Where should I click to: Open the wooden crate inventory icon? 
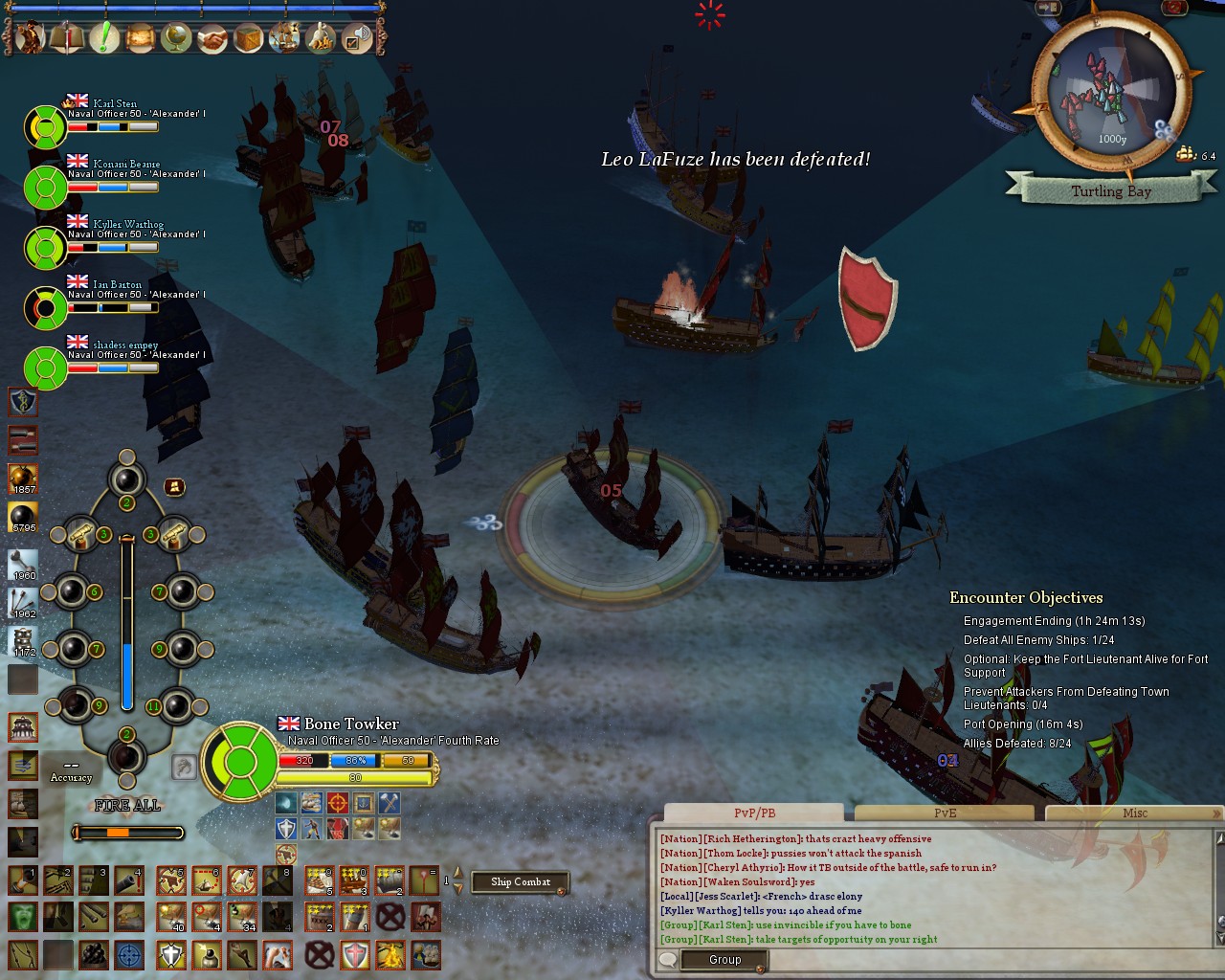tap(248, 38)
